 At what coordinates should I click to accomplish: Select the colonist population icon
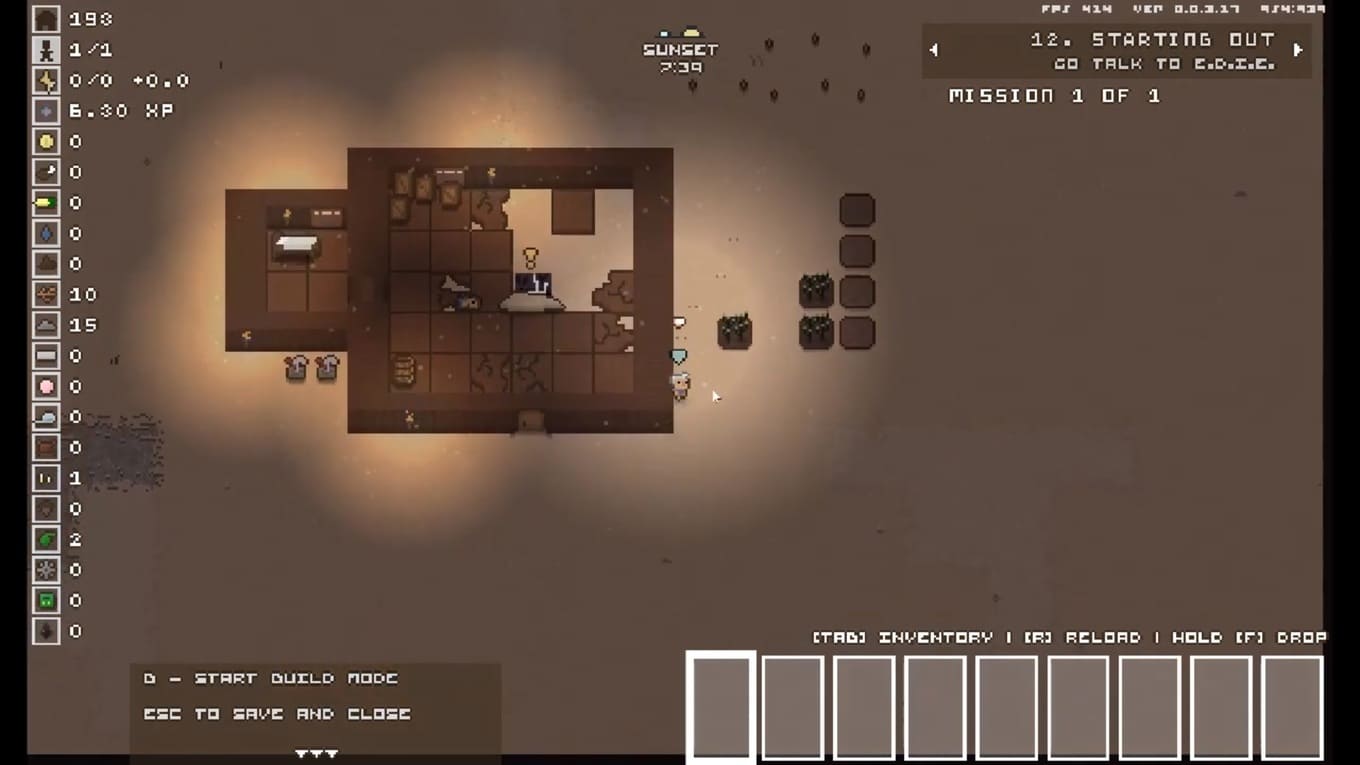46,50
